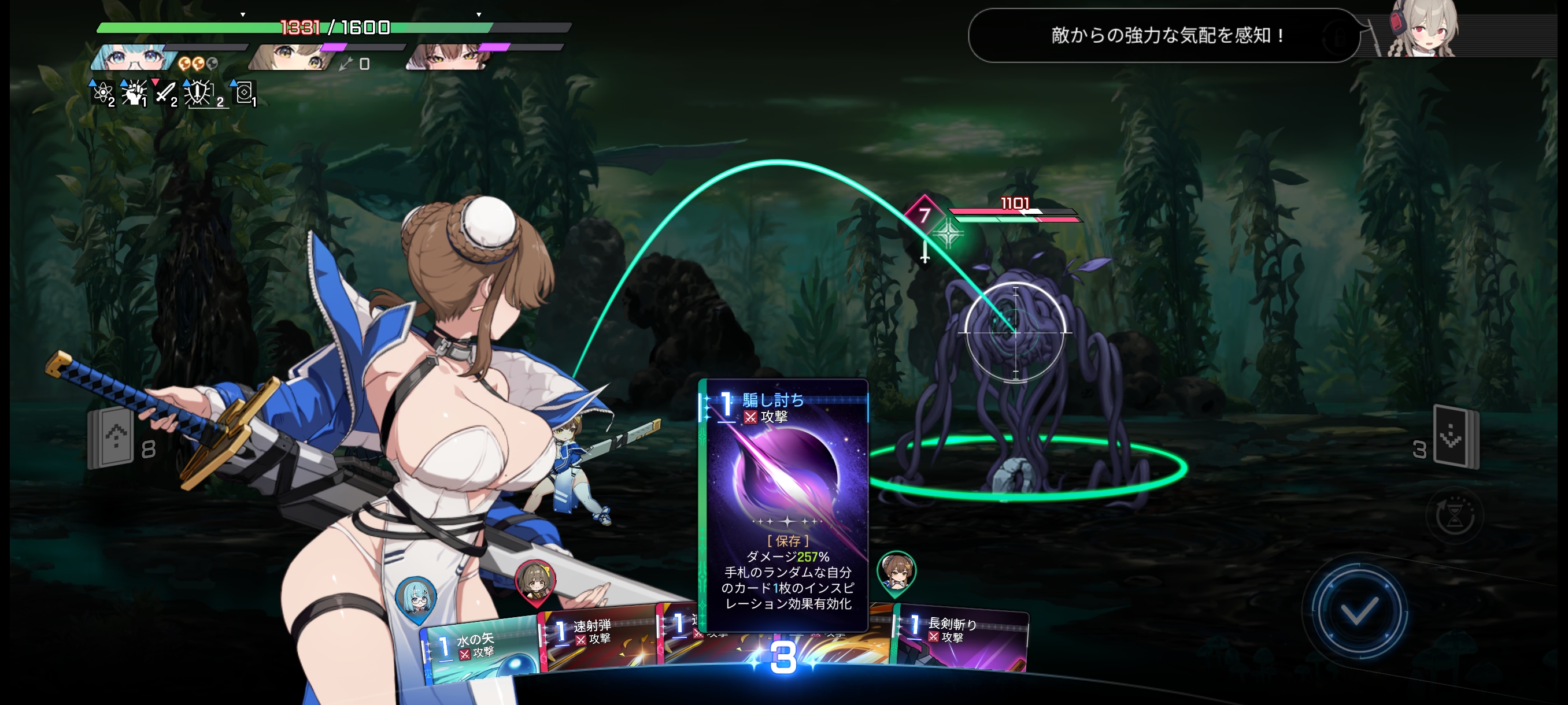This screenshot has width=1568, height=705.
Task: Open the draw pile showing 8 cards
Action: [x=113, y=437]
